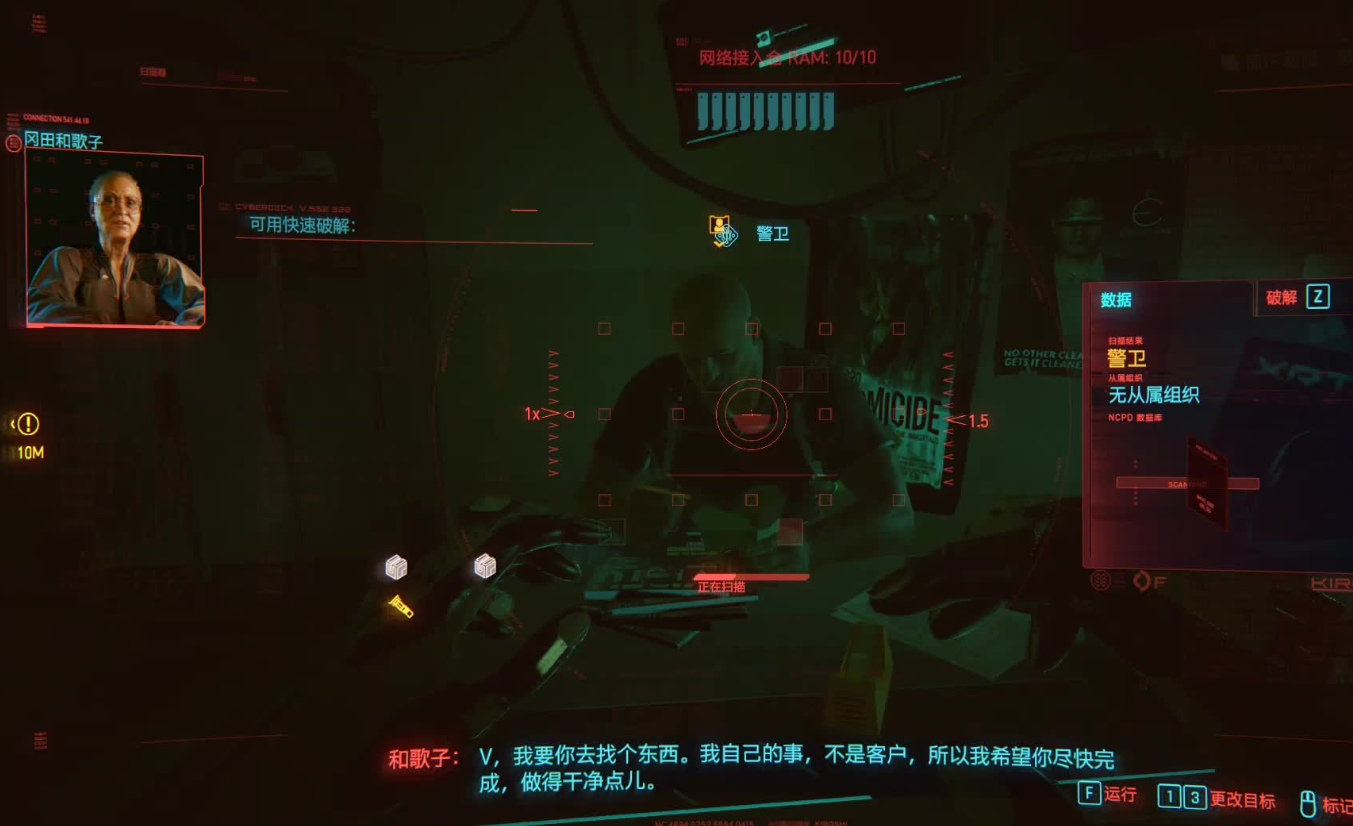Click 冈田和歌子 caller portrait thumbnail

coord(113,237)
